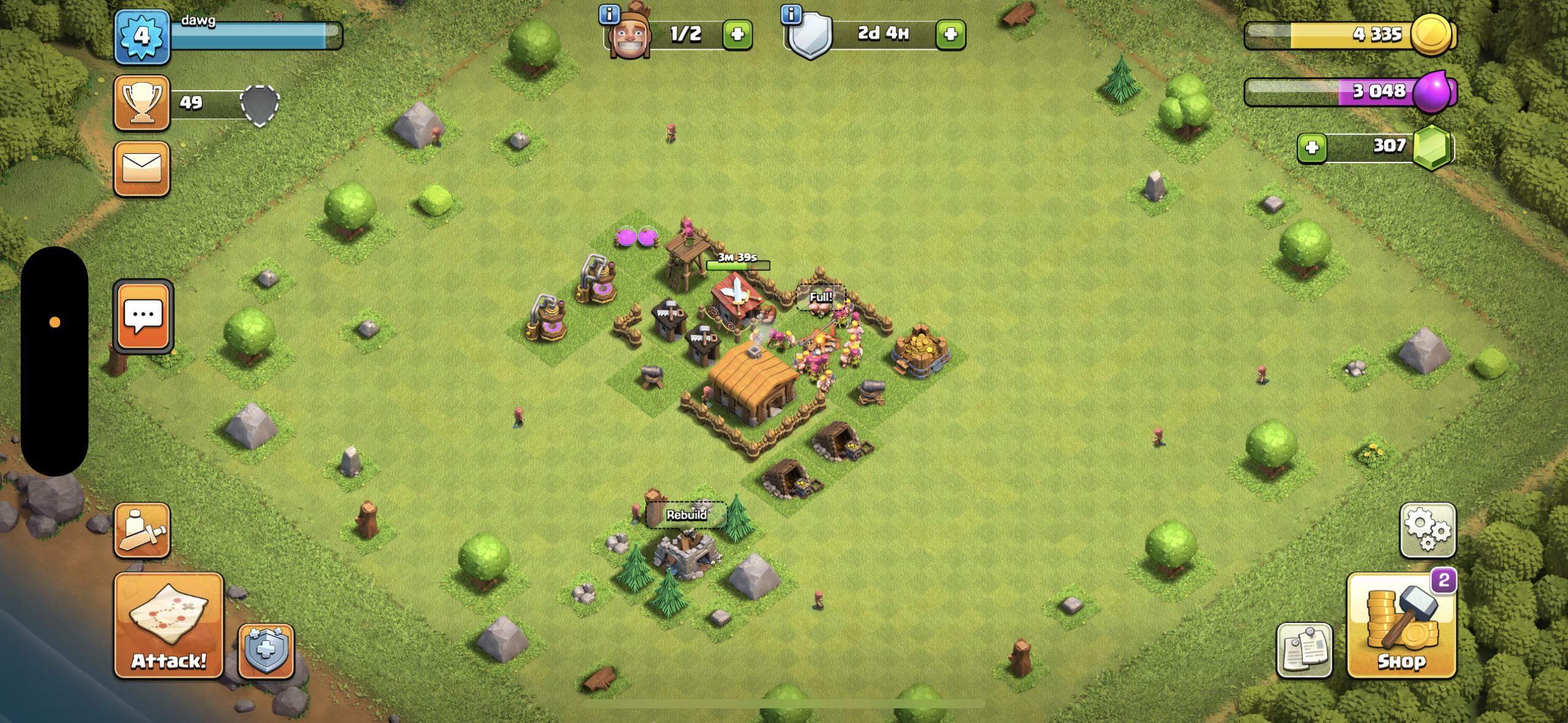The height and width of the screenshot is (723, 1568).
Task: Tap the Rebuild label on ruins
Action: point(686,515)
